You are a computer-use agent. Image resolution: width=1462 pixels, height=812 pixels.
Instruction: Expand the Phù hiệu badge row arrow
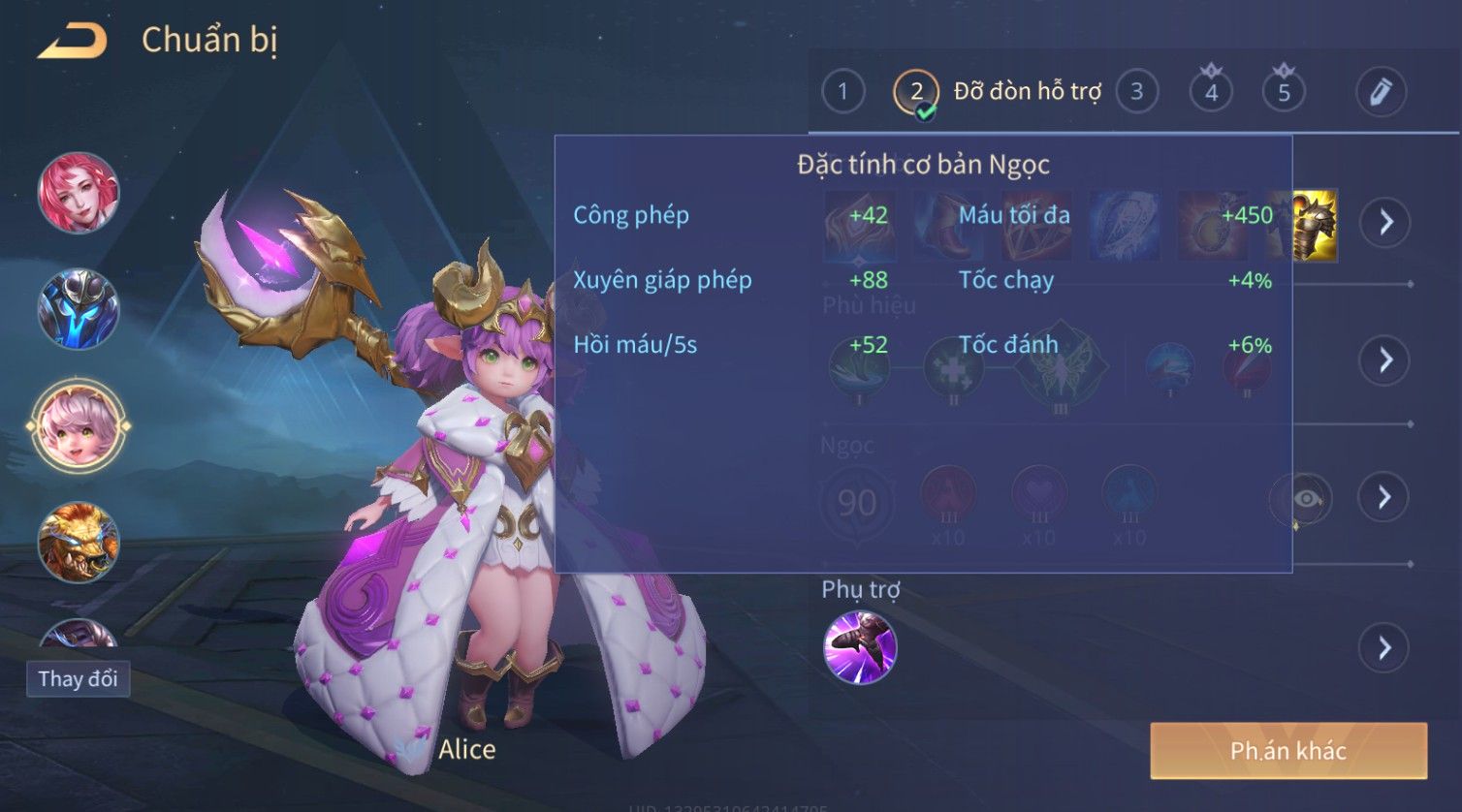tap(1385, 360)
